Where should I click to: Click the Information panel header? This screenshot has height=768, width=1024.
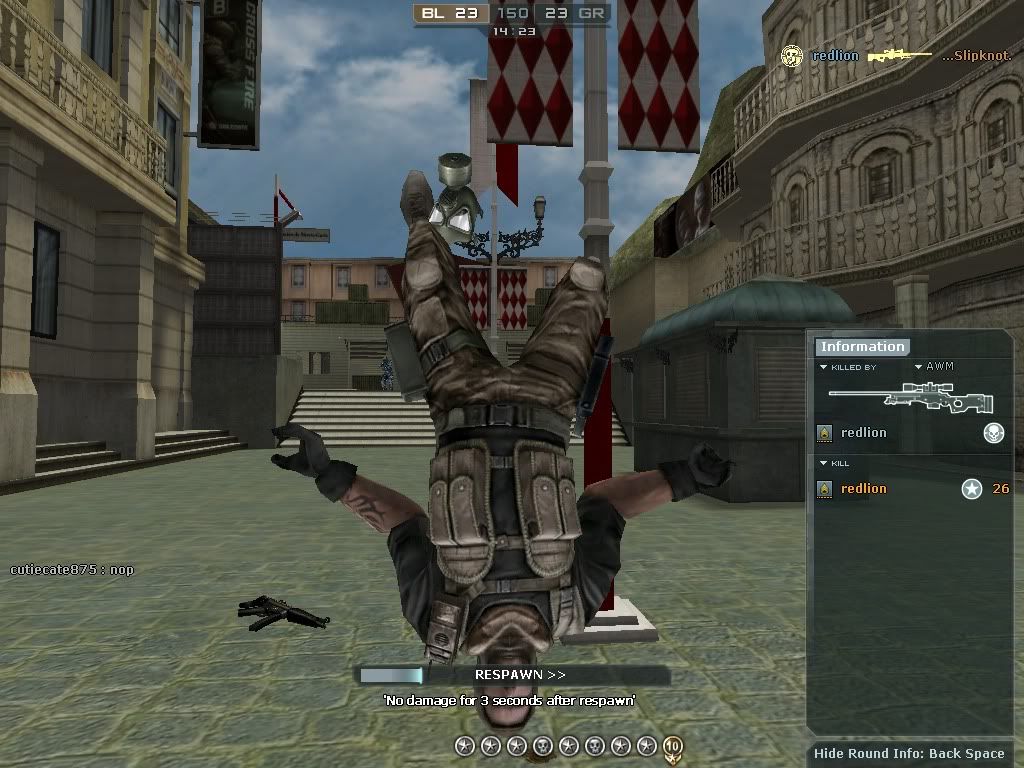(861, 347)
